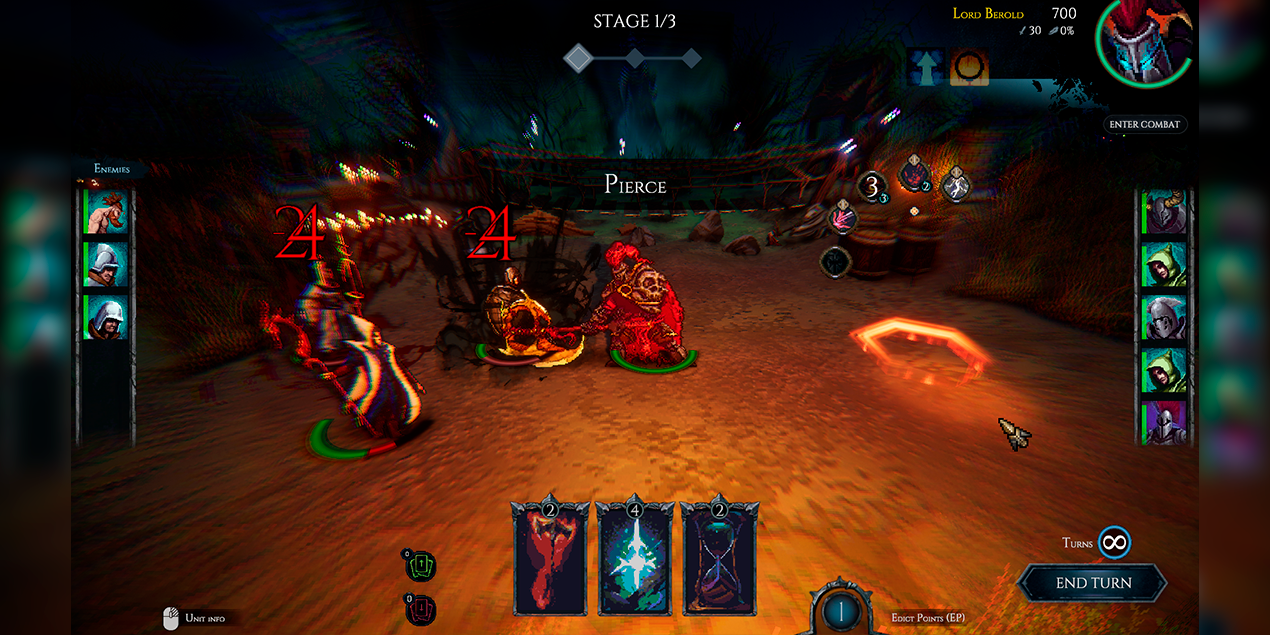This screenshot has height=635, width=1270.
Task: Select the red axe edict card
Action: pos(549,560)
